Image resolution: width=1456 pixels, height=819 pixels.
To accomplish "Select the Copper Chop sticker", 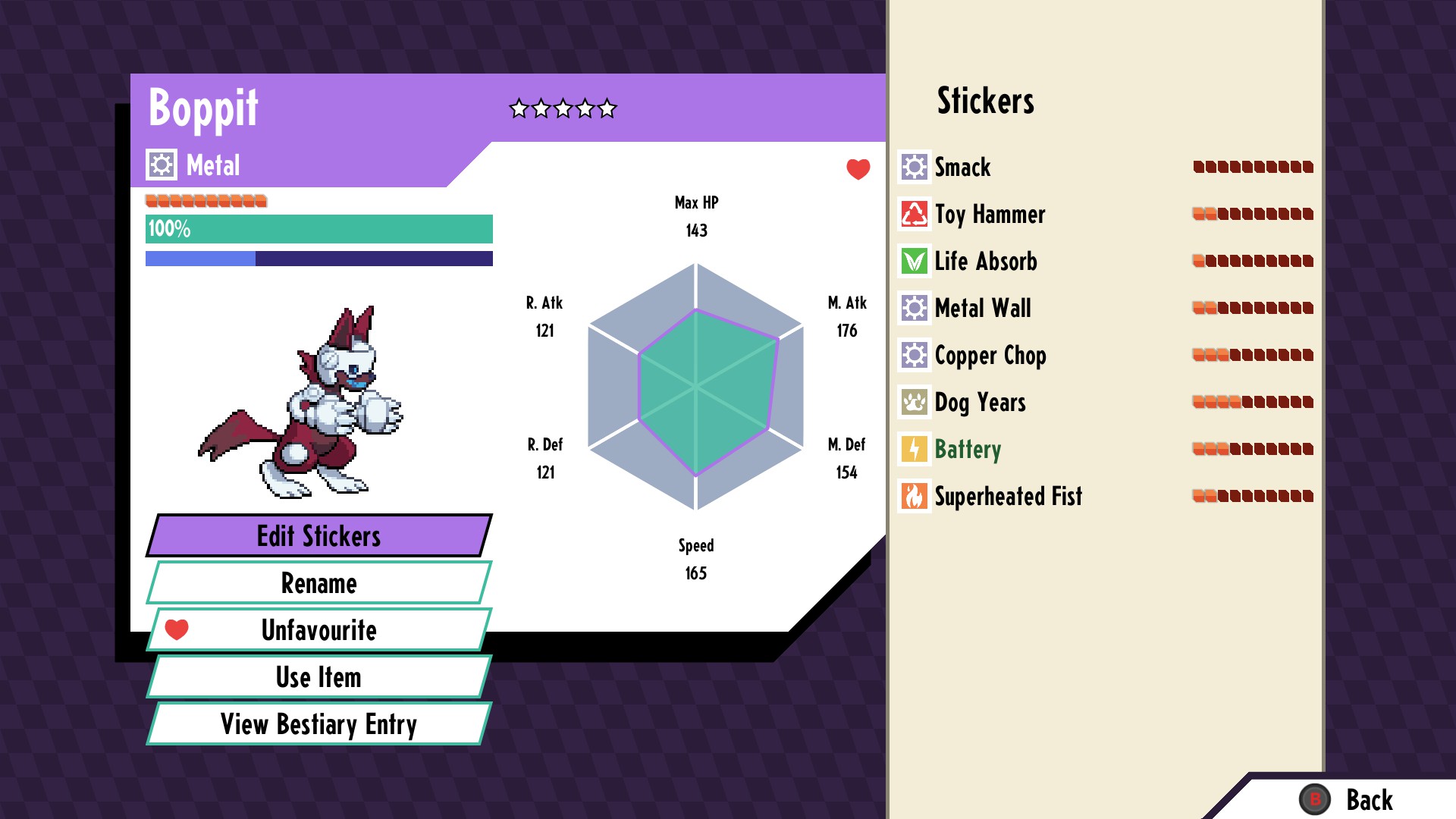I will (990, 355).
